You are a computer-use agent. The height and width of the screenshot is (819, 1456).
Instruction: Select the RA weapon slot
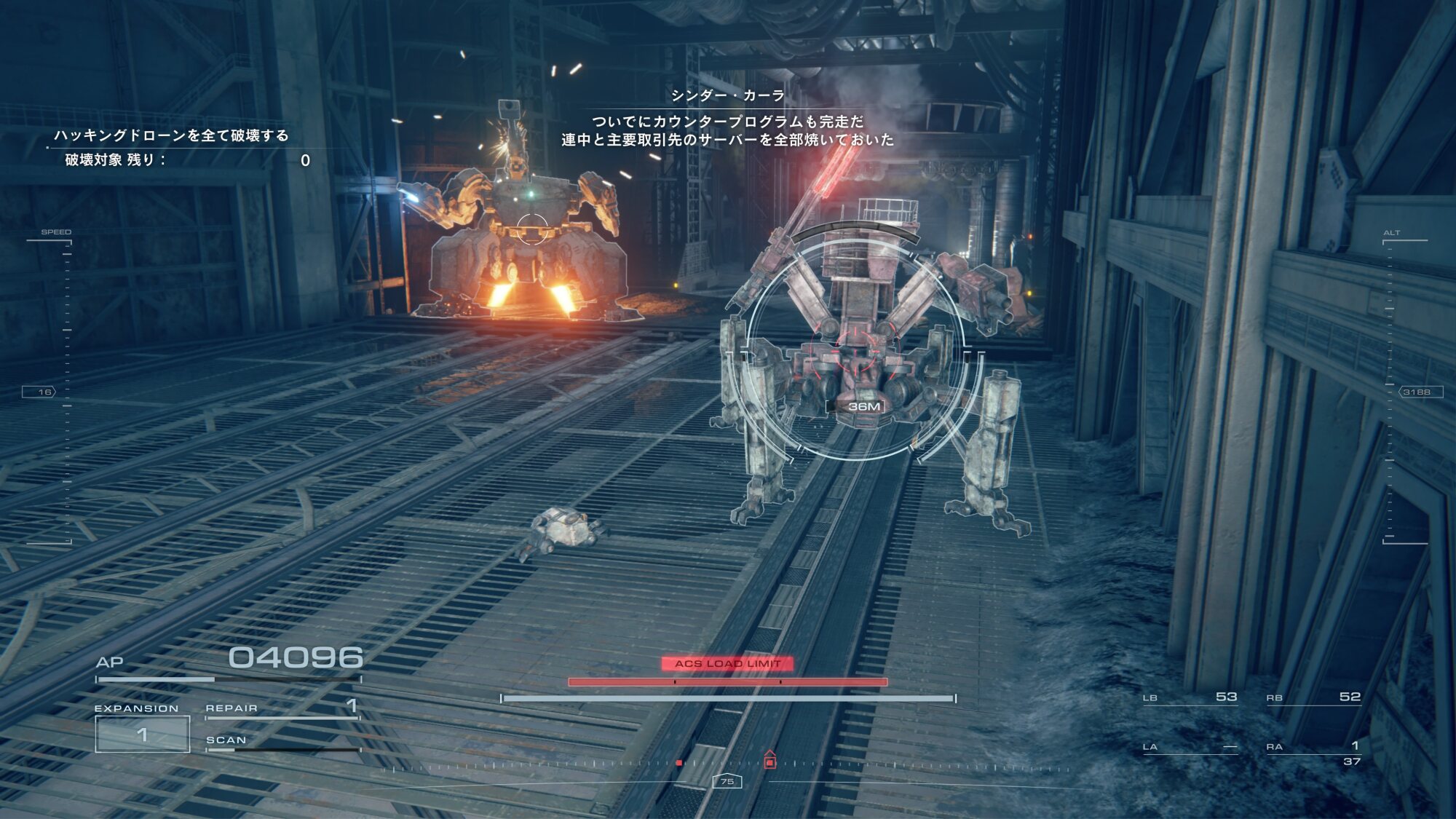coord(1313,746)
